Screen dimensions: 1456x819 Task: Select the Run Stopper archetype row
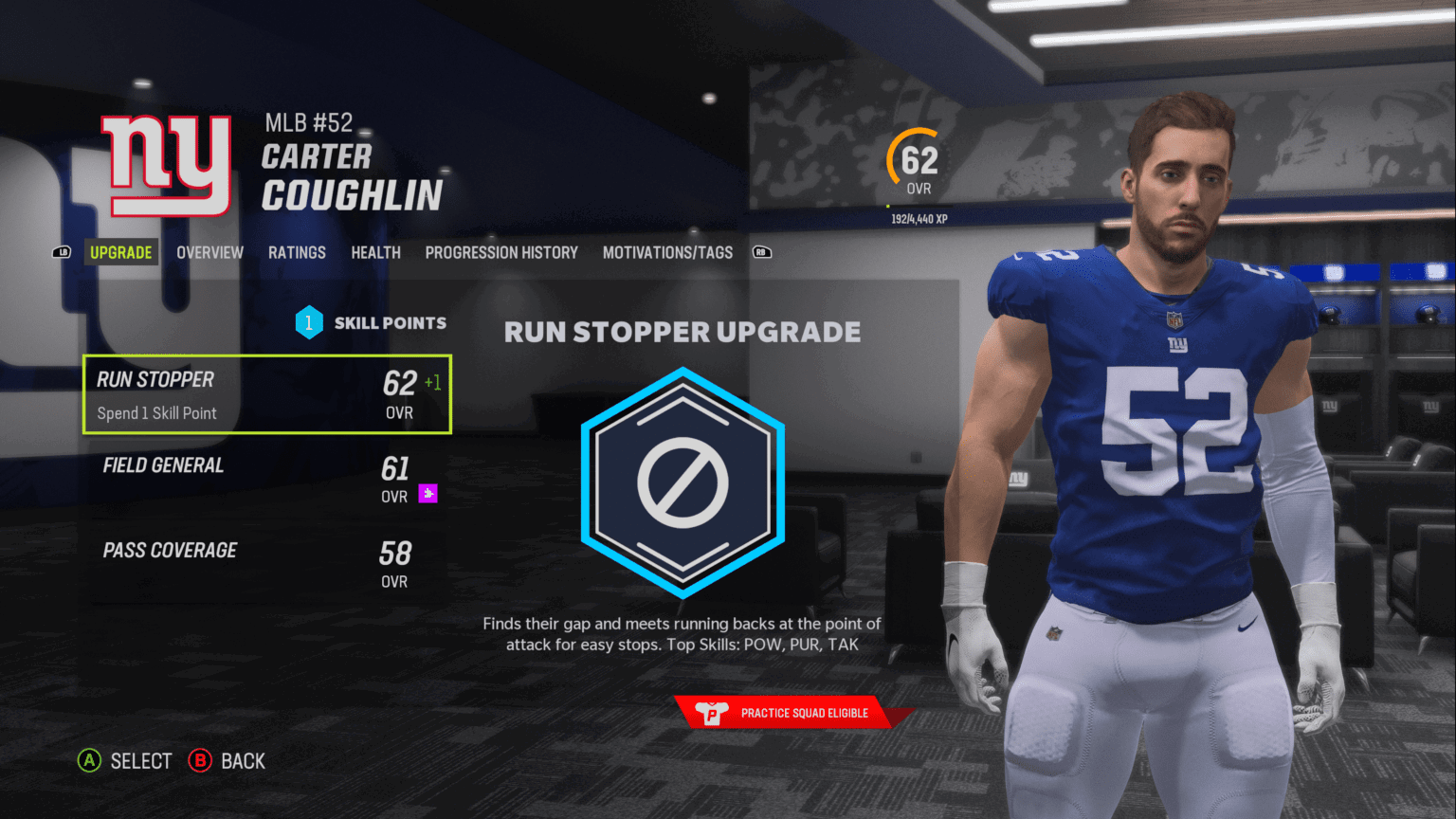(267, 394)
